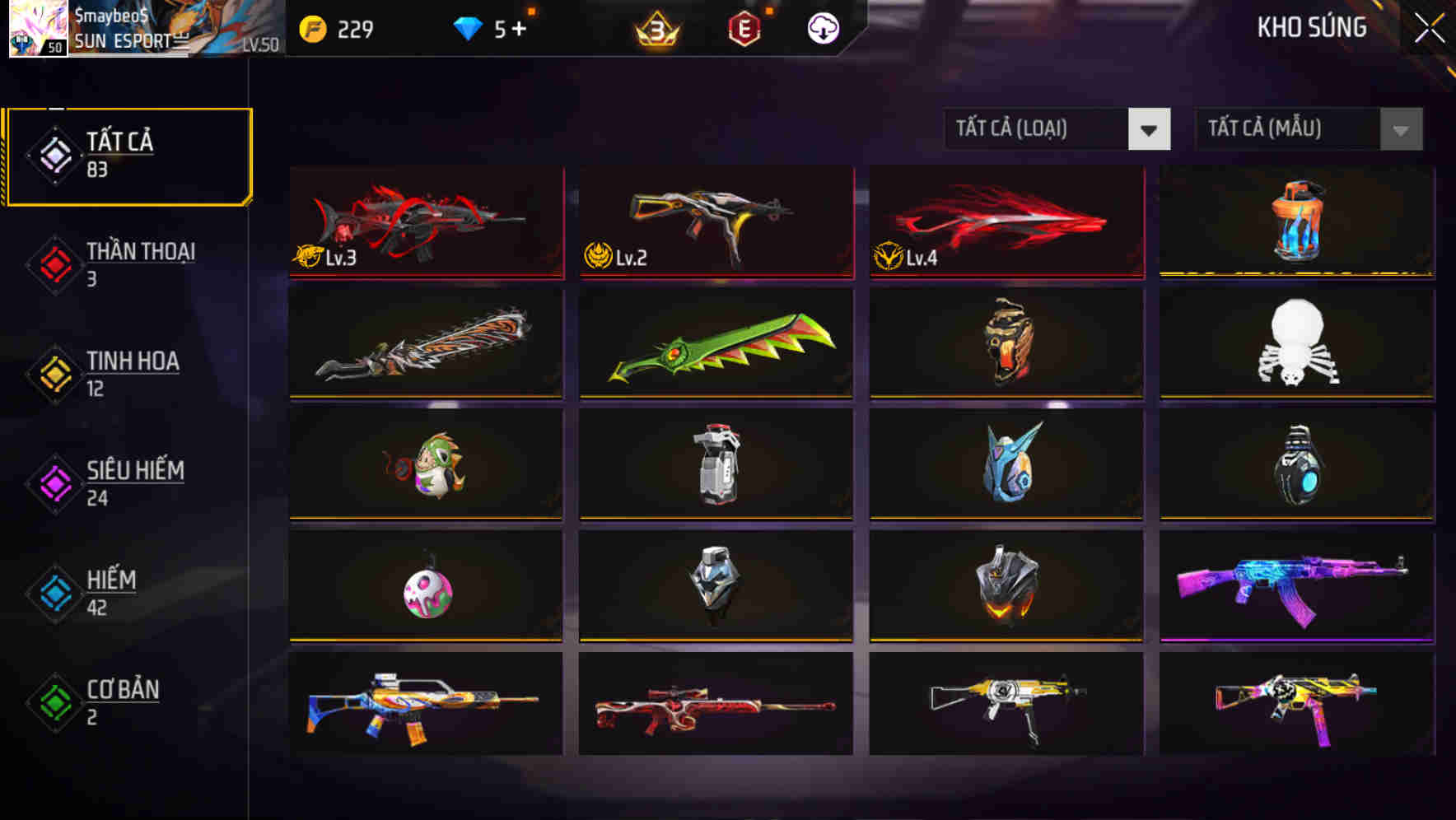
Task: Deselect the Lv.3 red weapon skin
Action: point(425,222)
